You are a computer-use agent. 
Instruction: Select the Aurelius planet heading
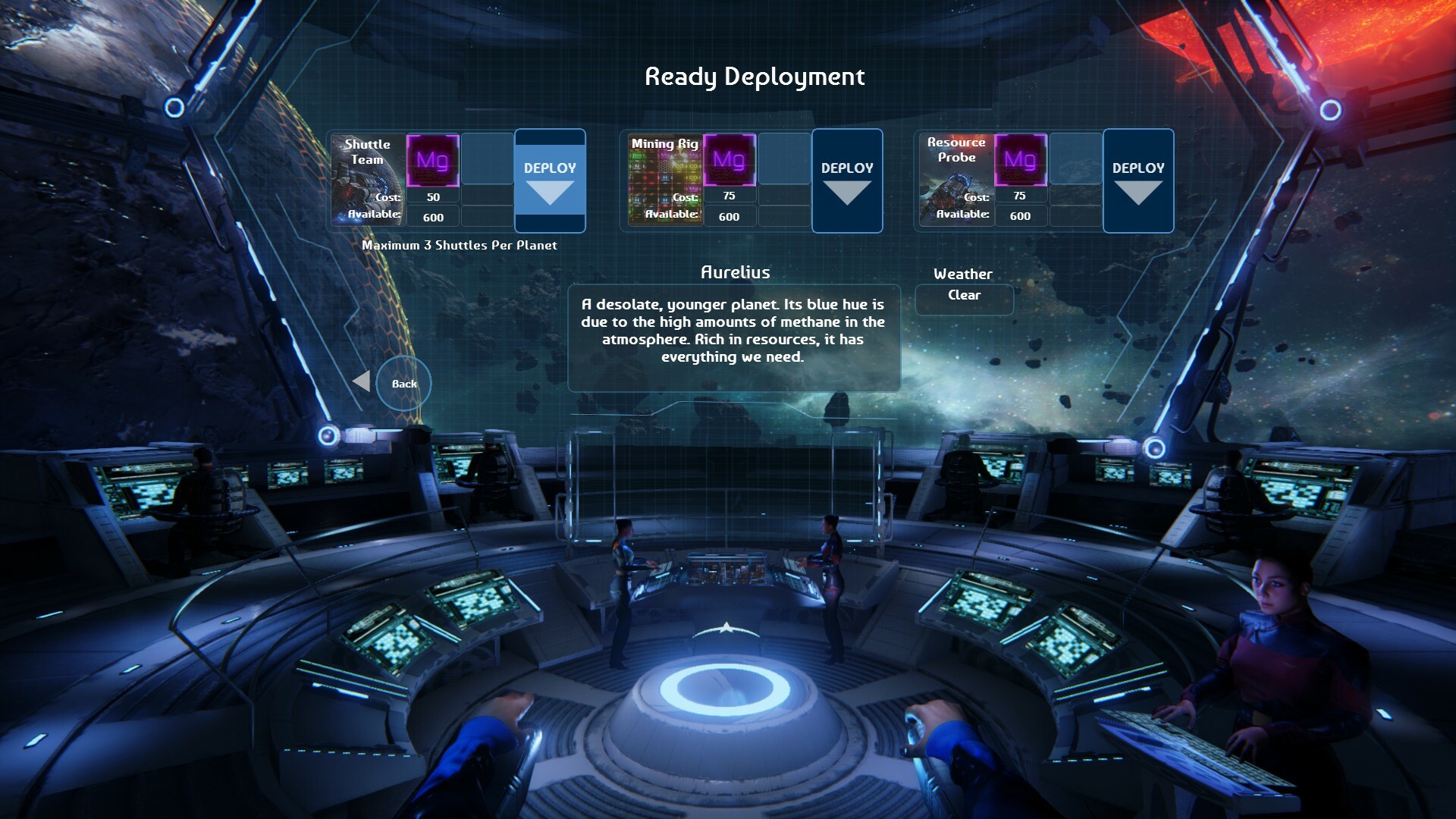[735, 271]
